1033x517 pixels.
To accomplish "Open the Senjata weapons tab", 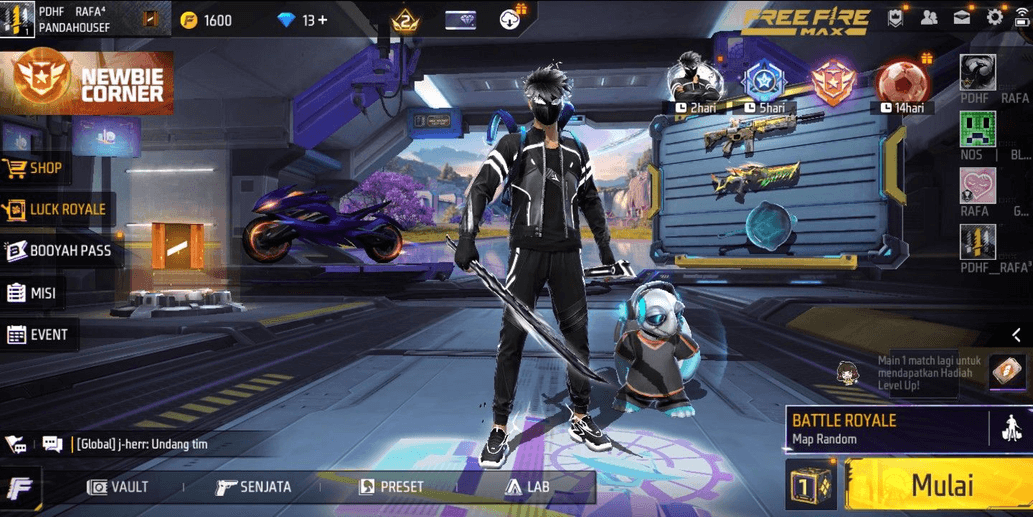I will point(254,487).
